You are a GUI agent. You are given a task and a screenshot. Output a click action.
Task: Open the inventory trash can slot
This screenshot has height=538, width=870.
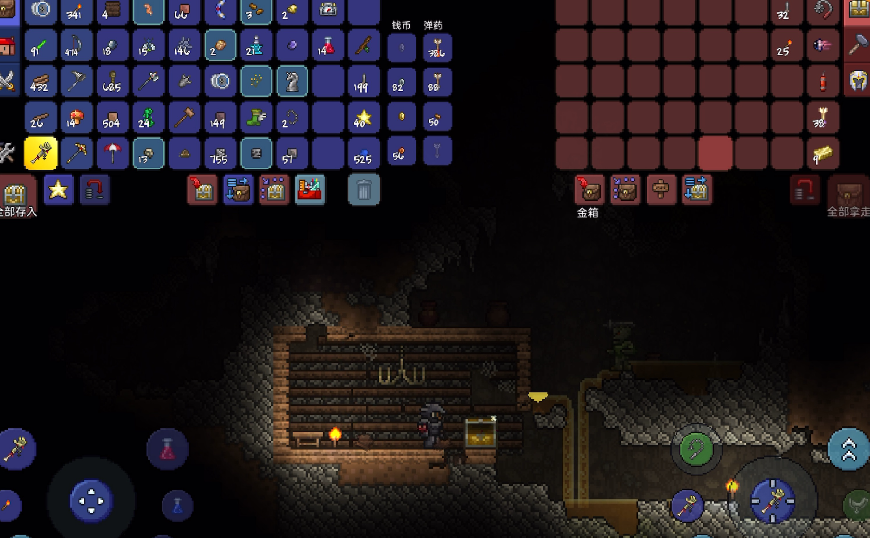(364, 188)
